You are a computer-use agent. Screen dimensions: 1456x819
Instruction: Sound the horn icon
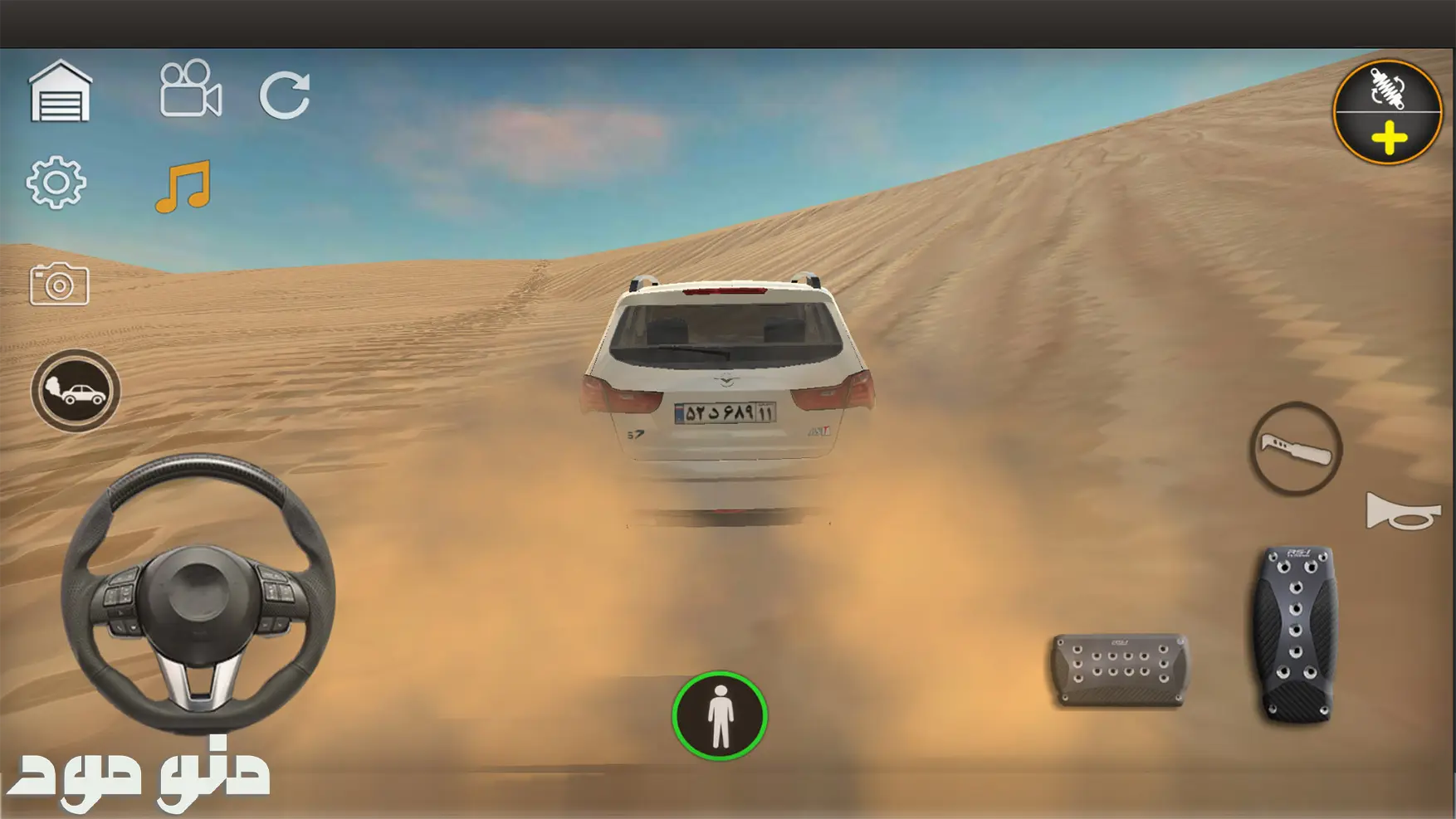pyautogui.click(x=1403, y=511)
